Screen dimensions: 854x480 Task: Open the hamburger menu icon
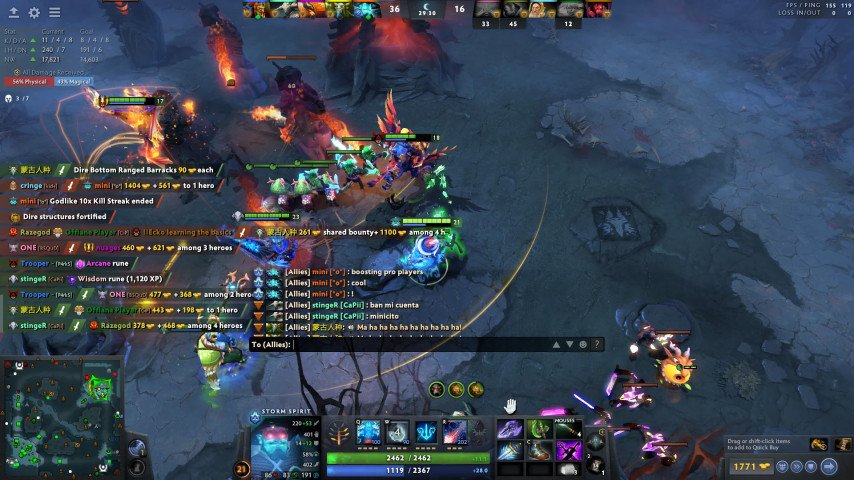54,13
